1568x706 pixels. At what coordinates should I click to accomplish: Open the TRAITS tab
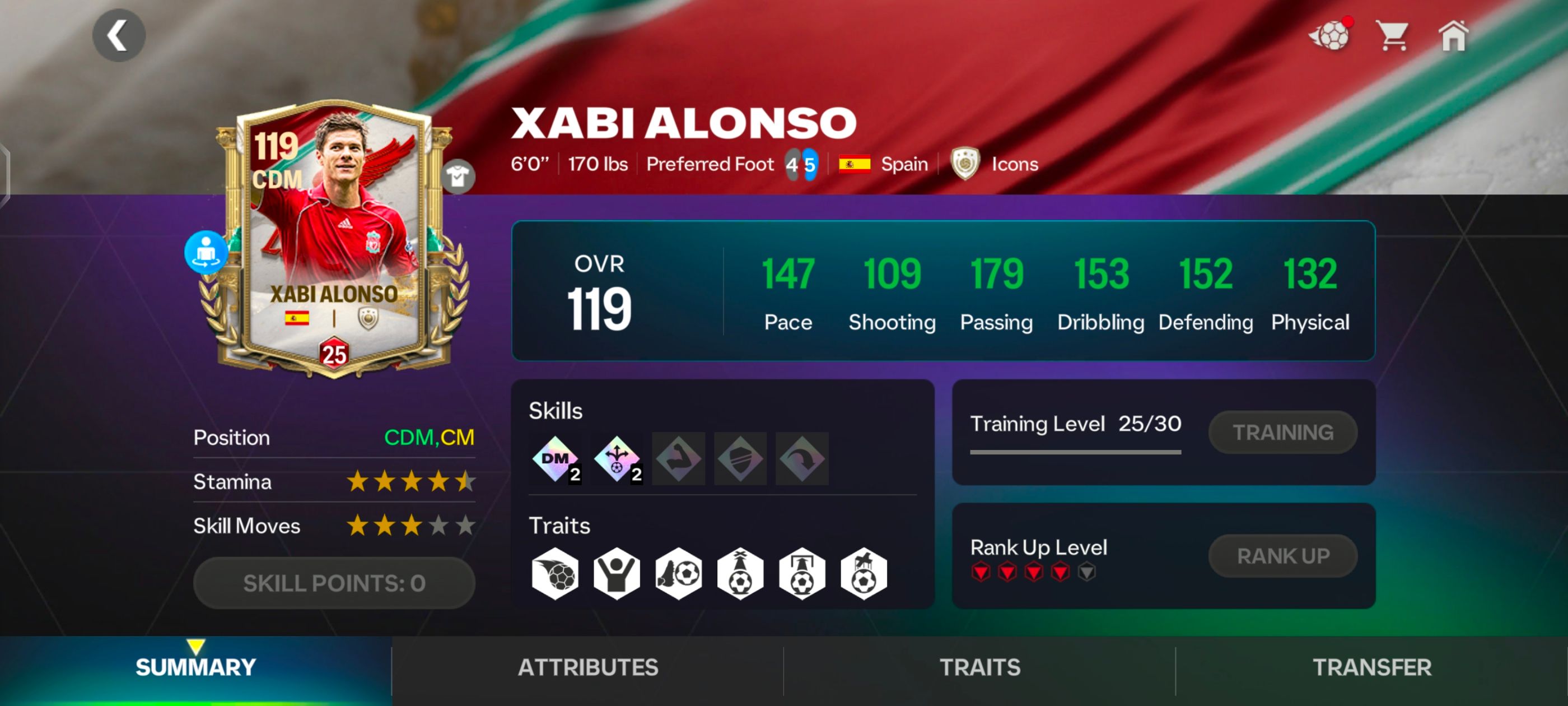click(979, 667)
